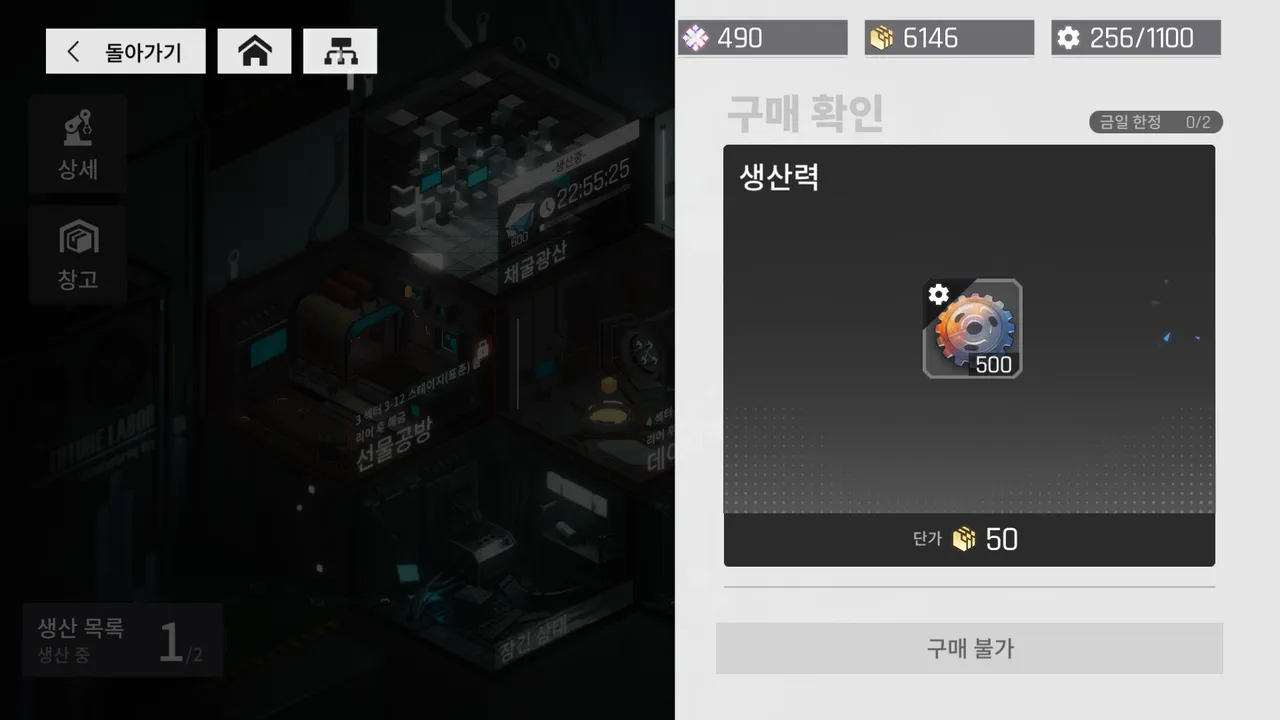Click the gear icon on the 생산력 item card
1280x720 pixels.
938,295
